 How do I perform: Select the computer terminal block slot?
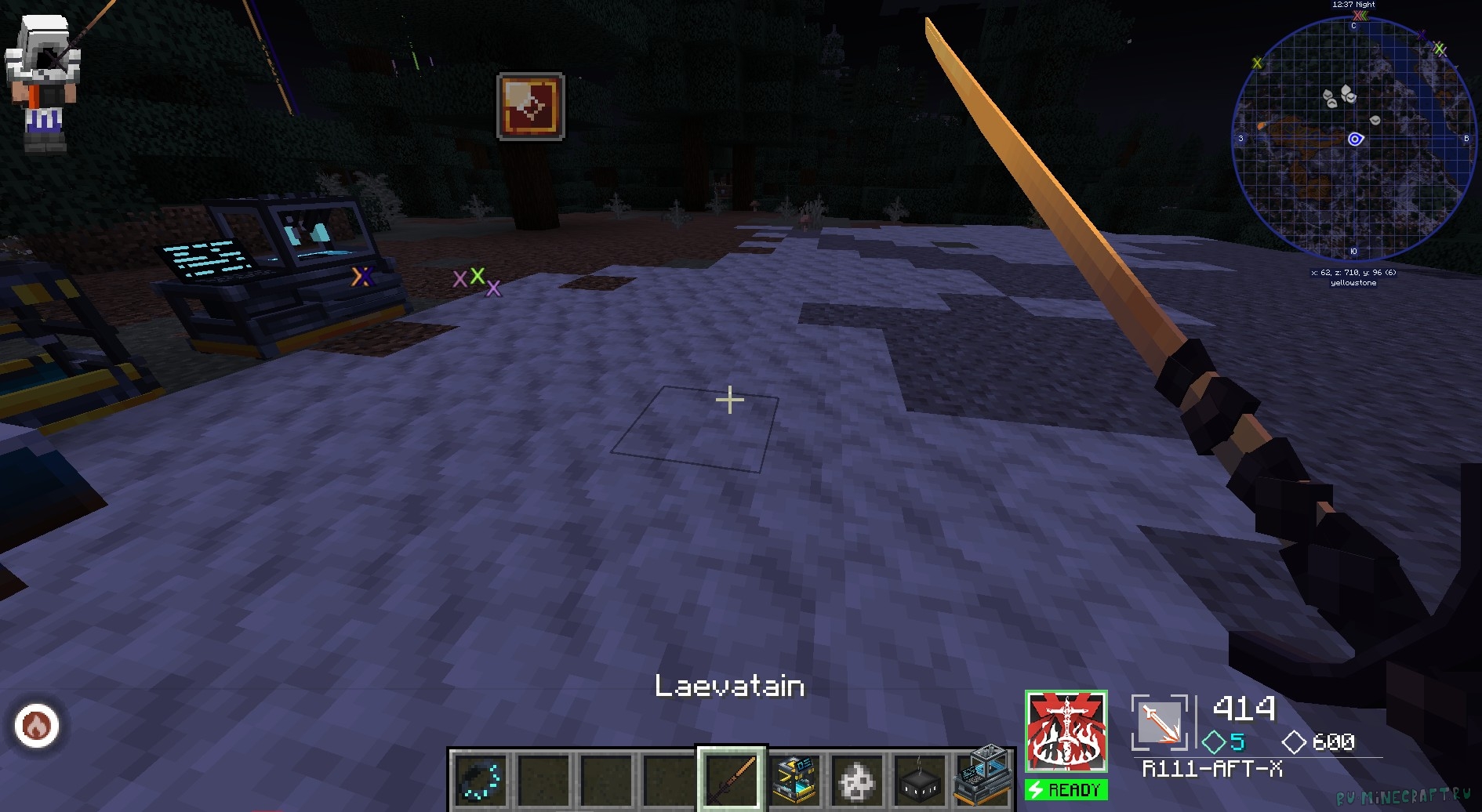tap(983, 776)
